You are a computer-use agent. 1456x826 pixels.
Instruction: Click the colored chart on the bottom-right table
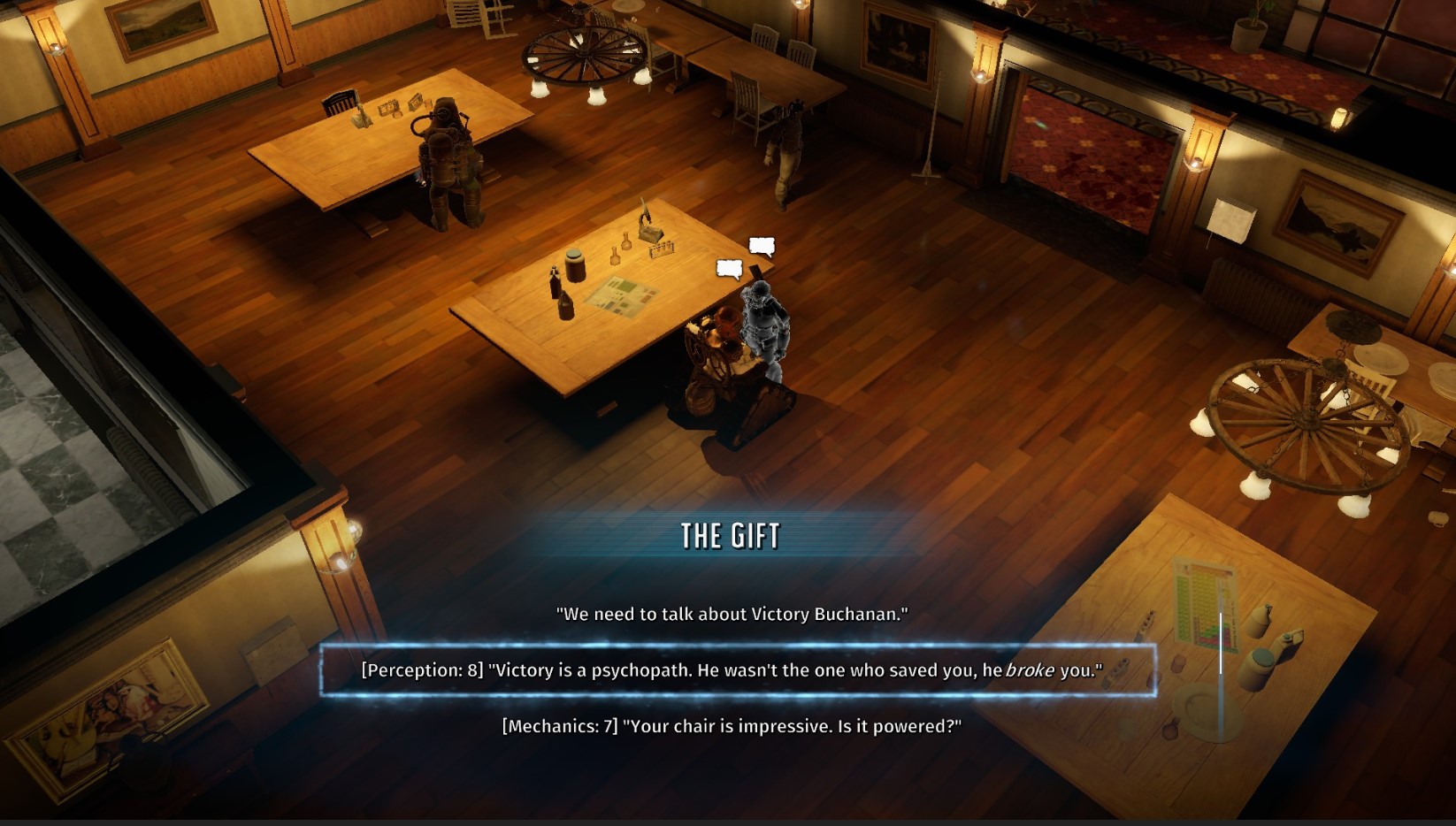[1205, 604]
